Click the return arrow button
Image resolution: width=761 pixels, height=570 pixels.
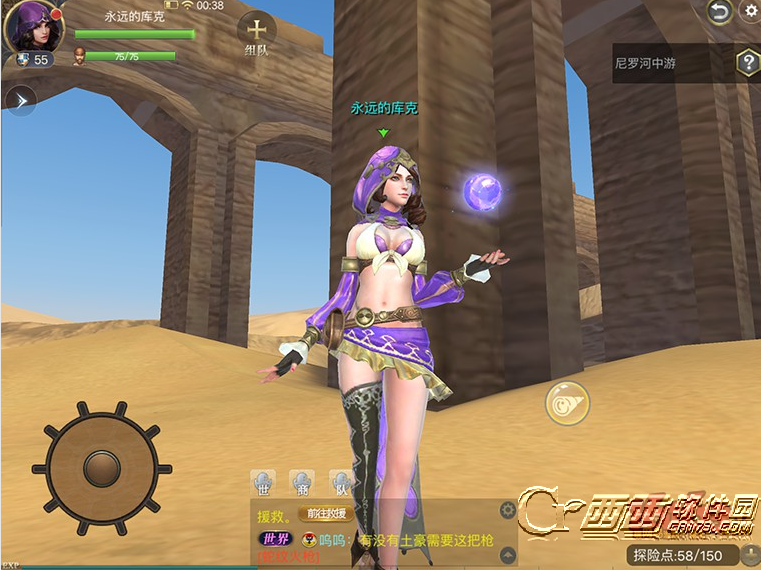[x=718, y=11]
